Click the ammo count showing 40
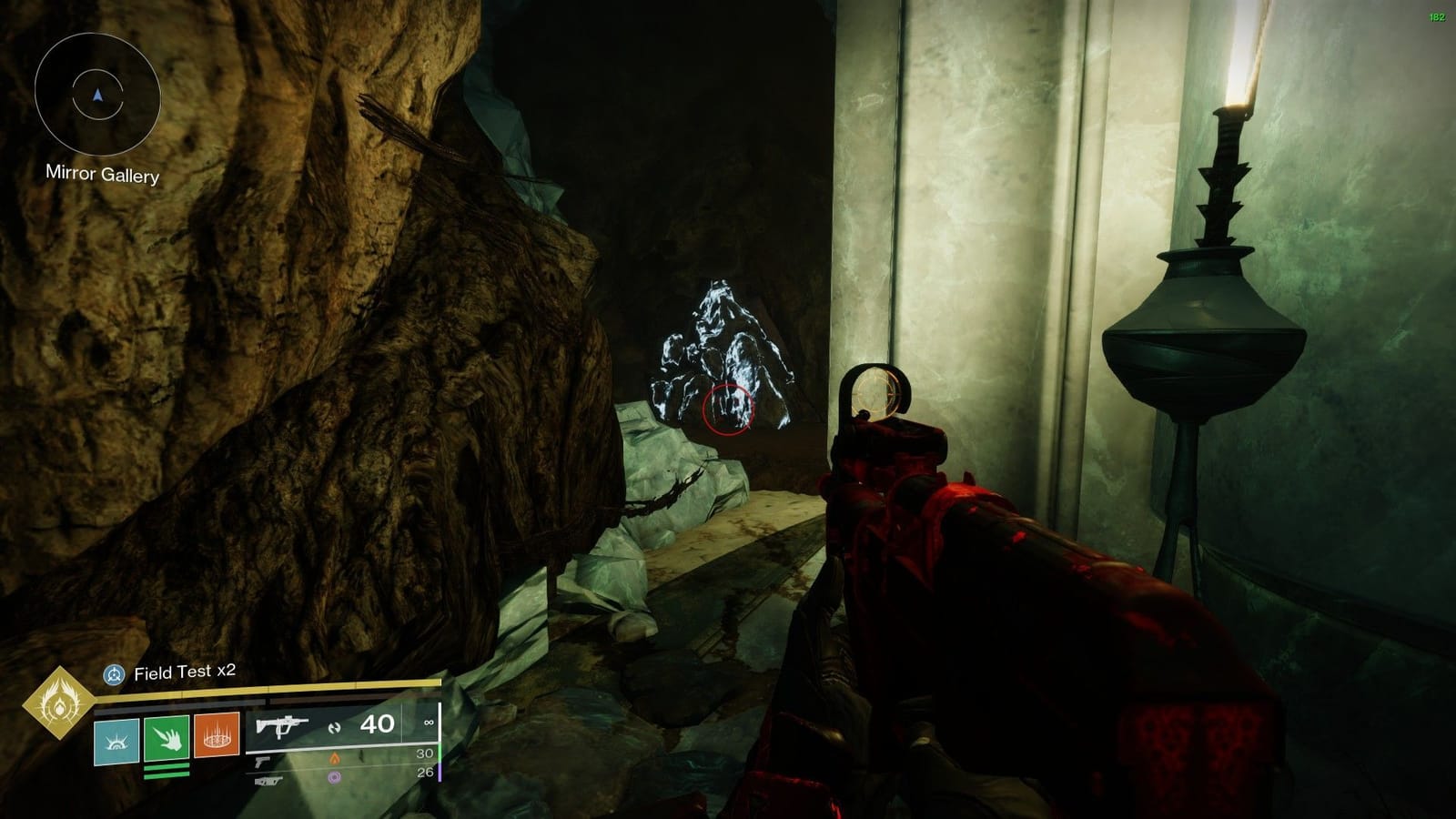The height and width of the screenshot is (819, 1456). [376, 726]
